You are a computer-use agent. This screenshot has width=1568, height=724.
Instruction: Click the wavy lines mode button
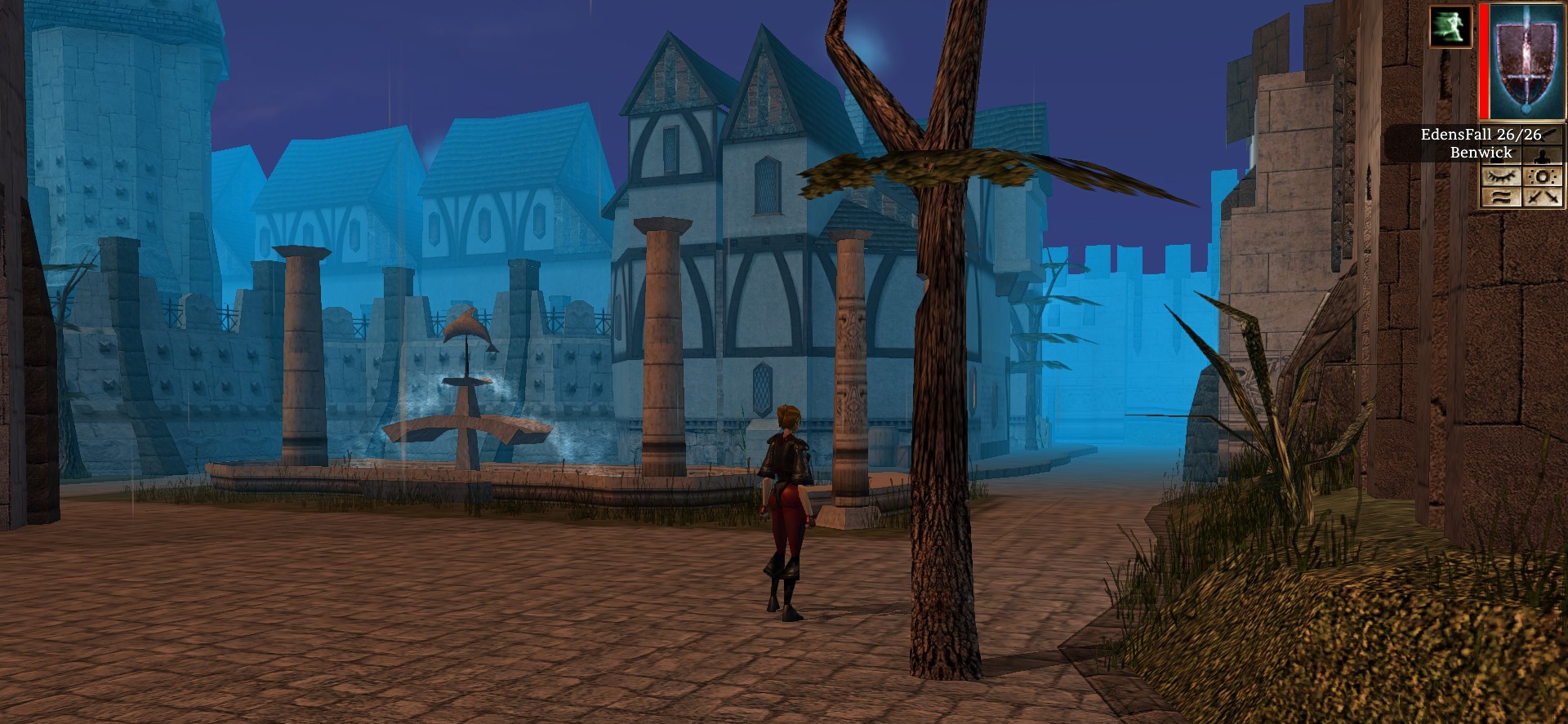click(1501, 197)
